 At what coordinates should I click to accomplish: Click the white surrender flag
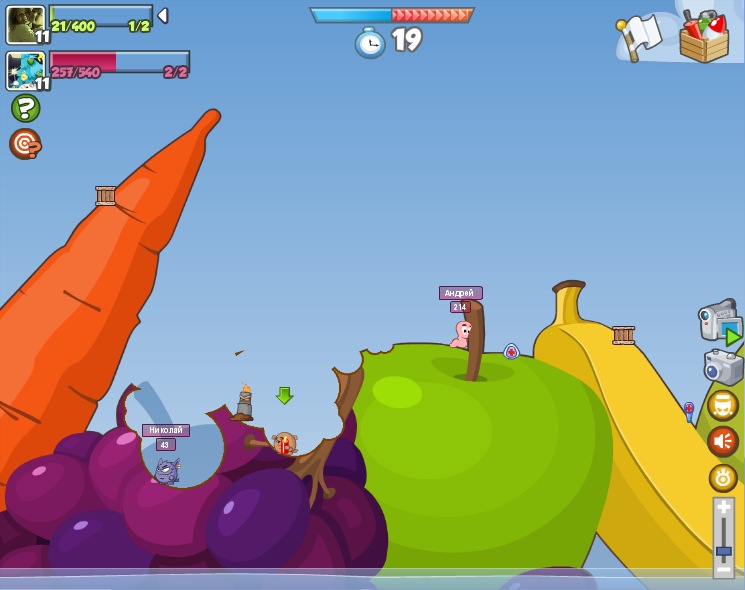[640, 37]
